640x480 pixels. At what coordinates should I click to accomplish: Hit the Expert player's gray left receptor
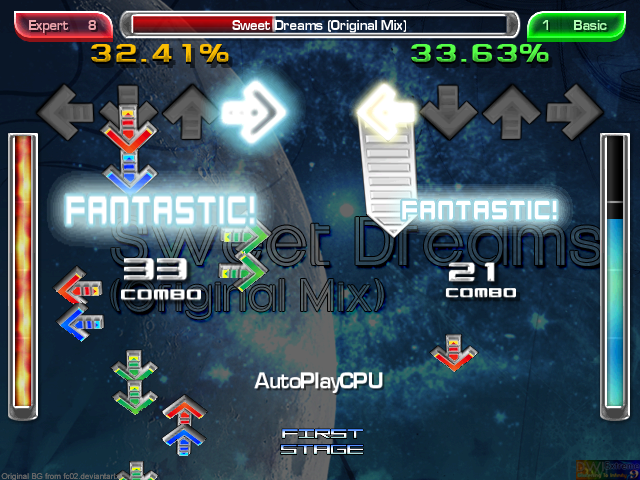pos(65,110)
